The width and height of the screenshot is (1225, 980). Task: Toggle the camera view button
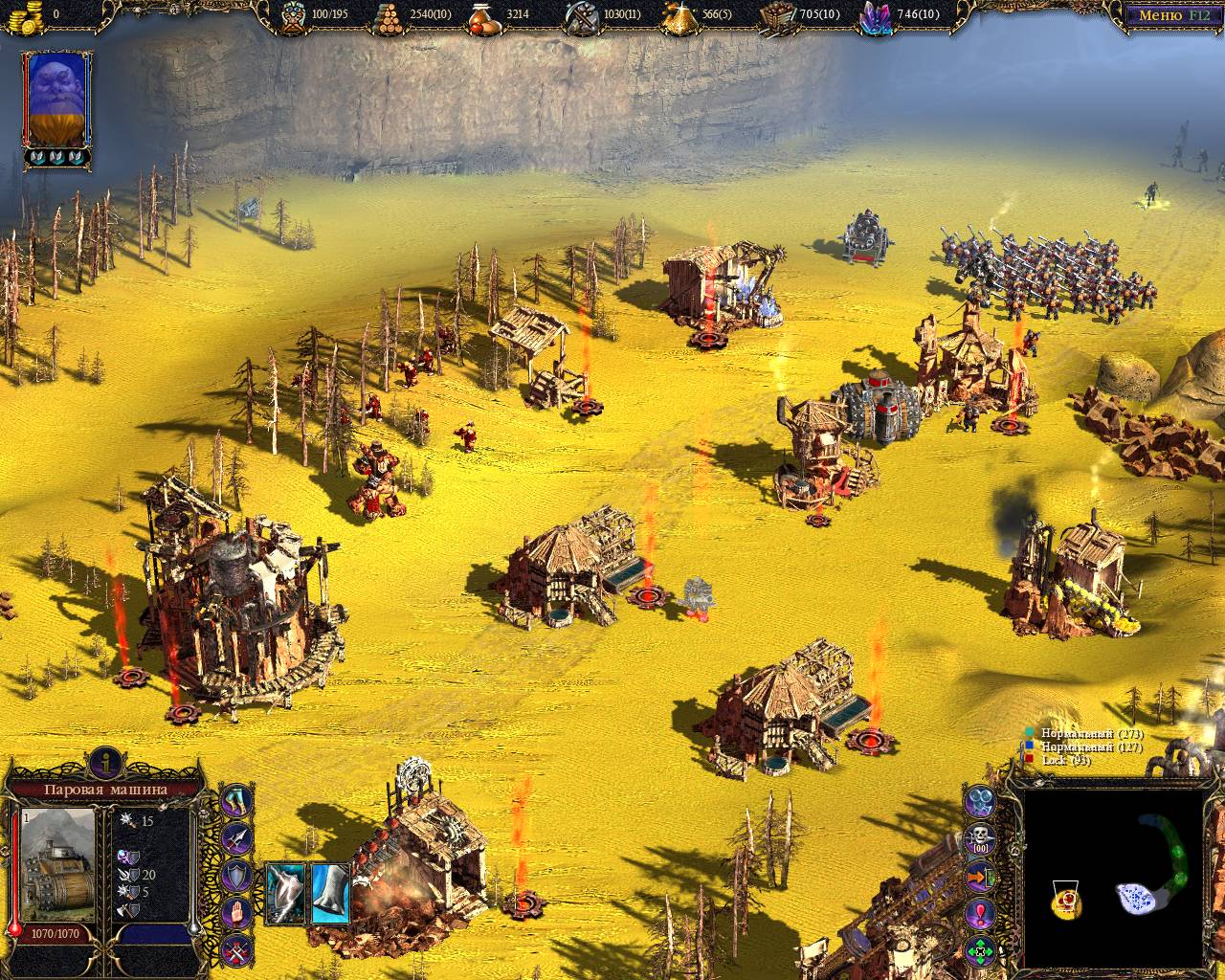pos(980,802)
